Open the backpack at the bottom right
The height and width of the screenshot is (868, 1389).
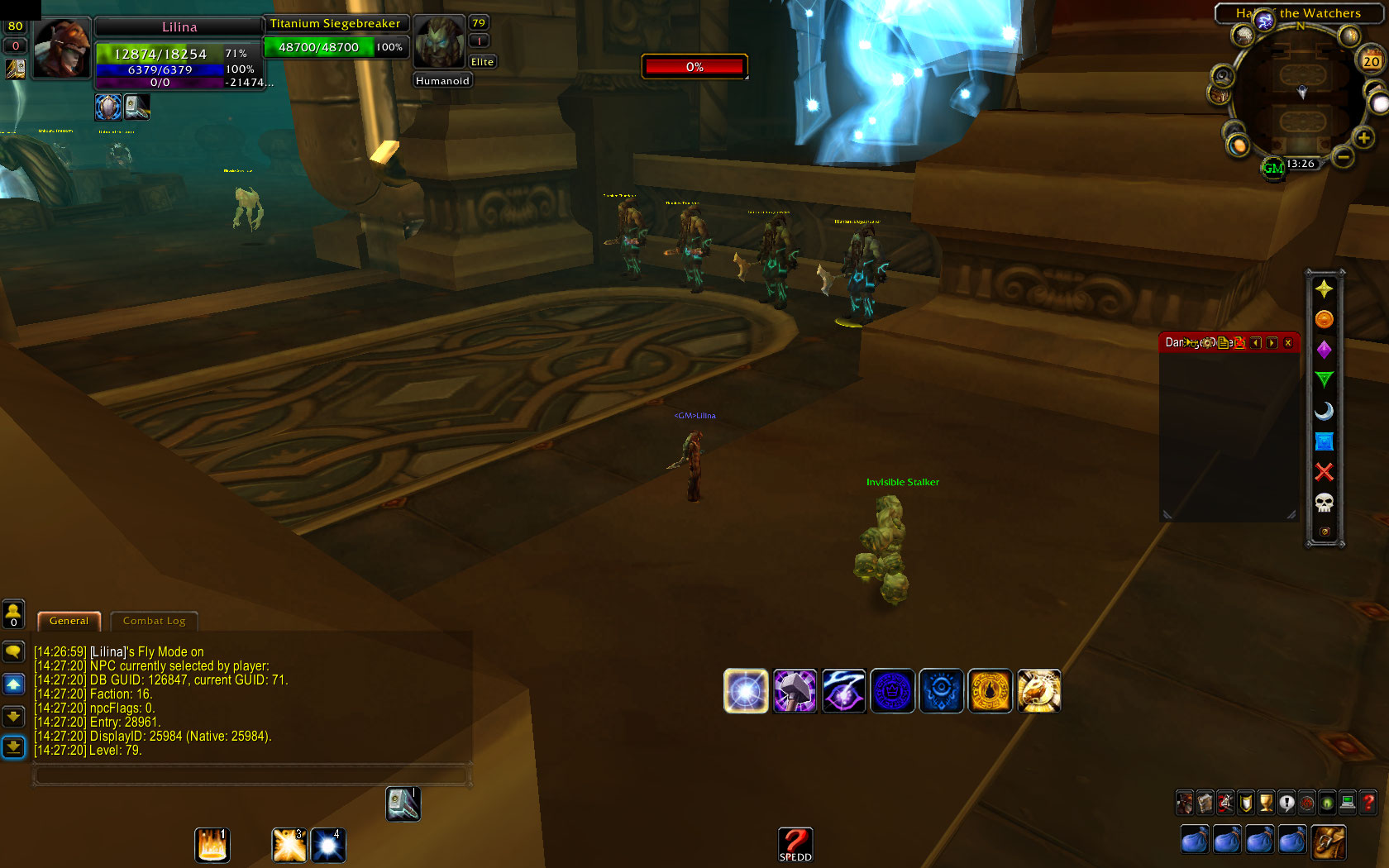click(x=1328, y=842)
